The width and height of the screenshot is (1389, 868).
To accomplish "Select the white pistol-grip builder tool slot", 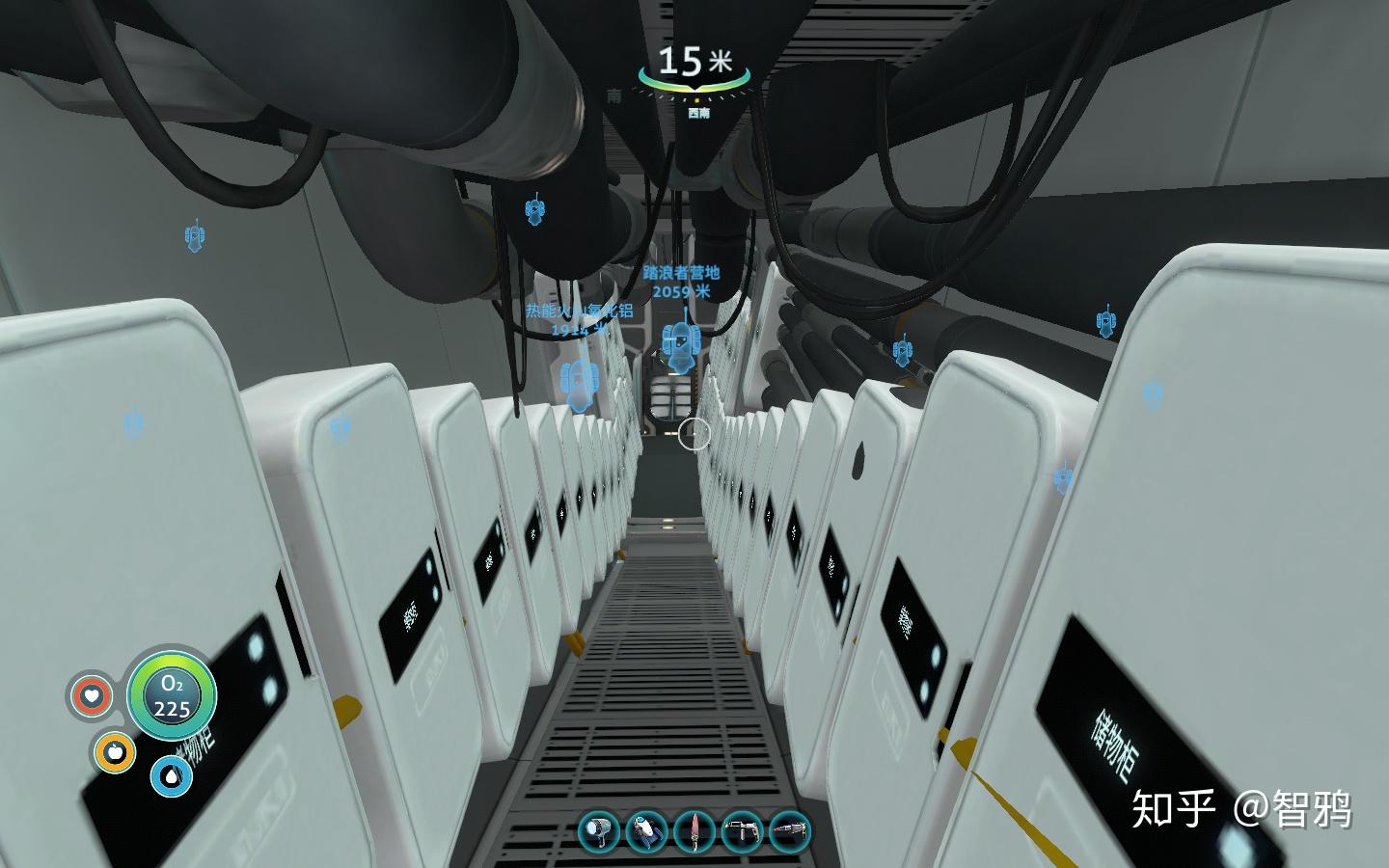I will (742, 831).
